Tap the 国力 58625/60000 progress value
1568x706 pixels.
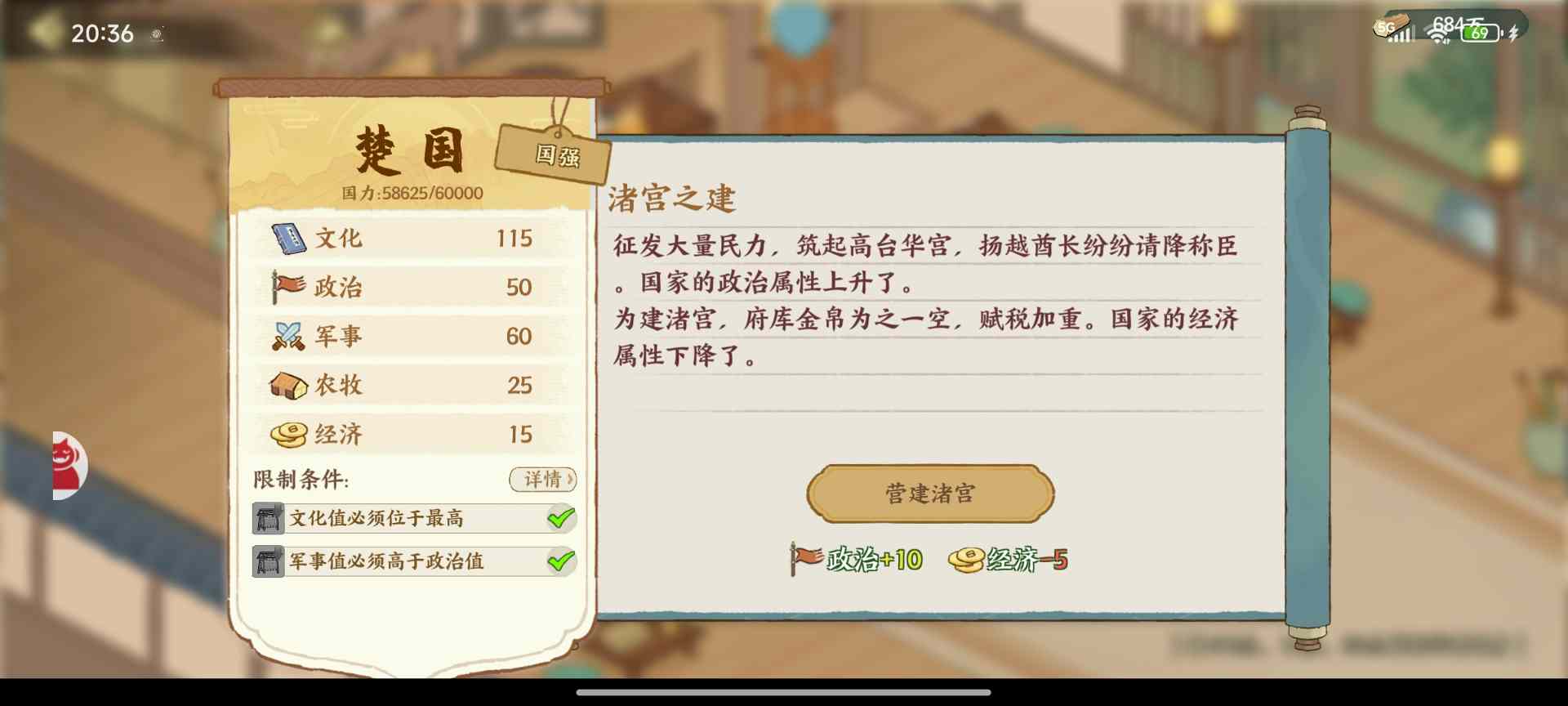point(410,194)
